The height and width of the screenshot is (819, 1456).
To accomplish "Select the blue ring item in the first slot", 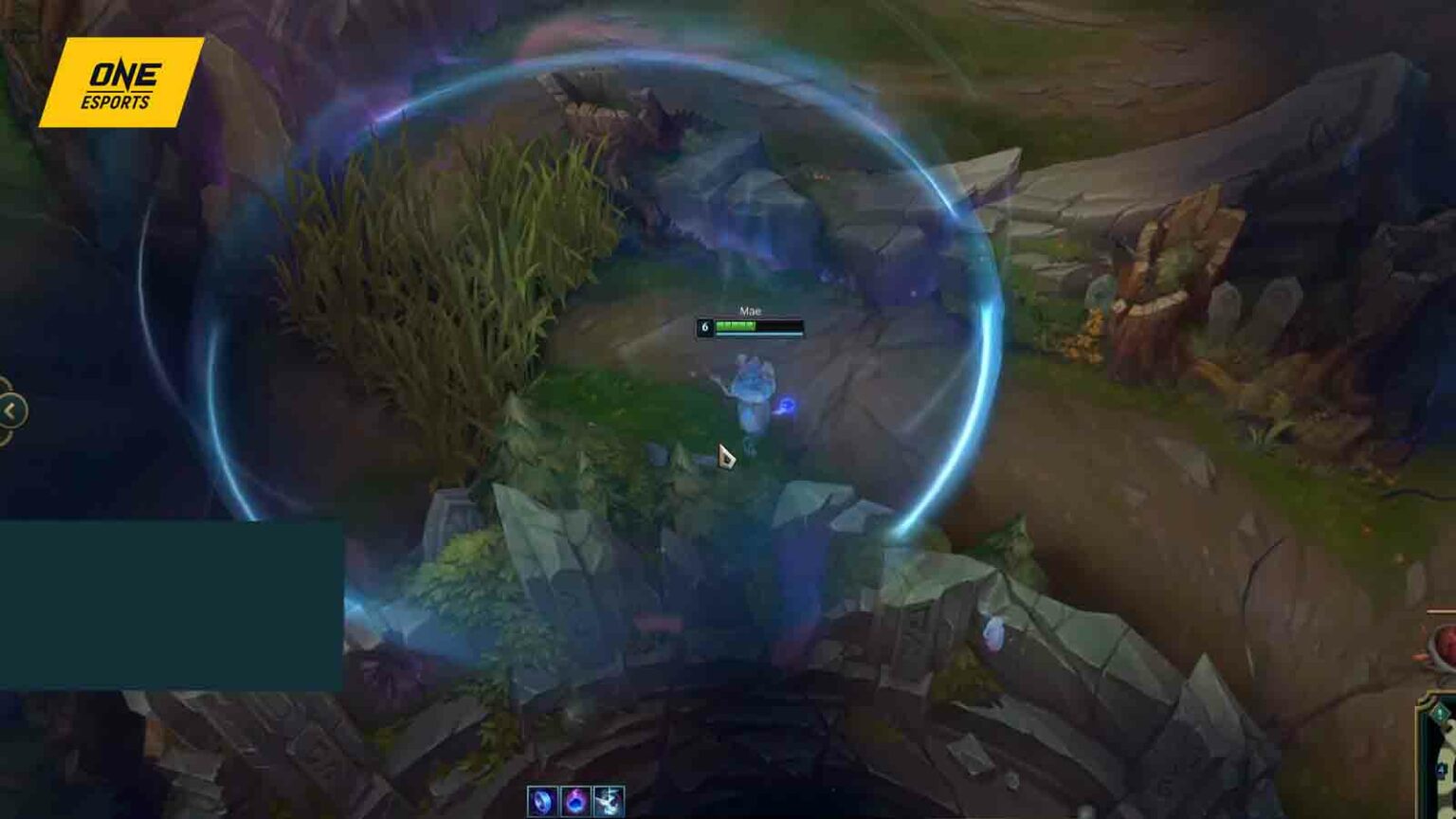I will 542,801.
